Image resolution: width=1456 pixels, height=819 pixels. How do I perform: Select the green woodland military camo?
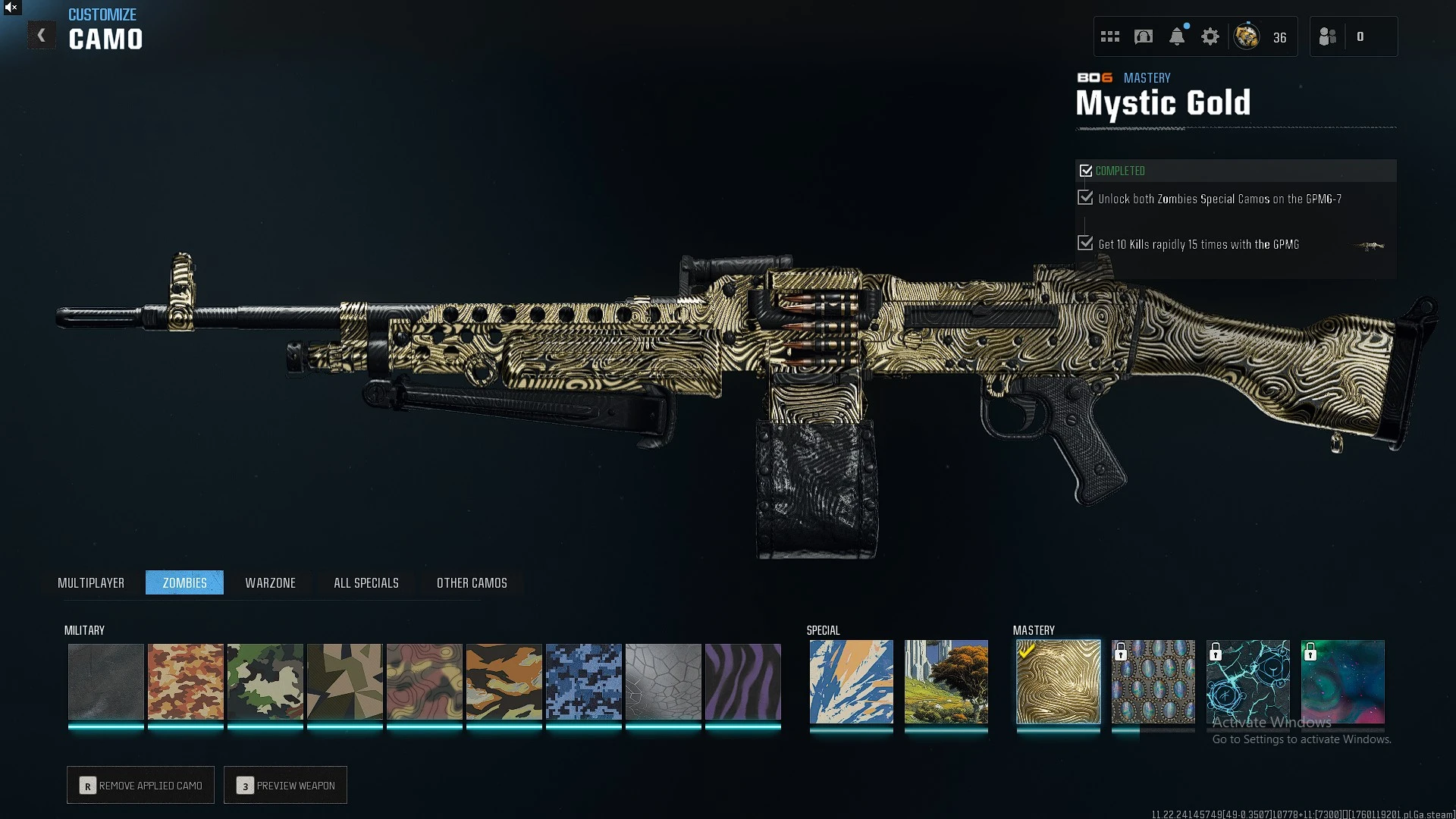click(x=265, y=681)
